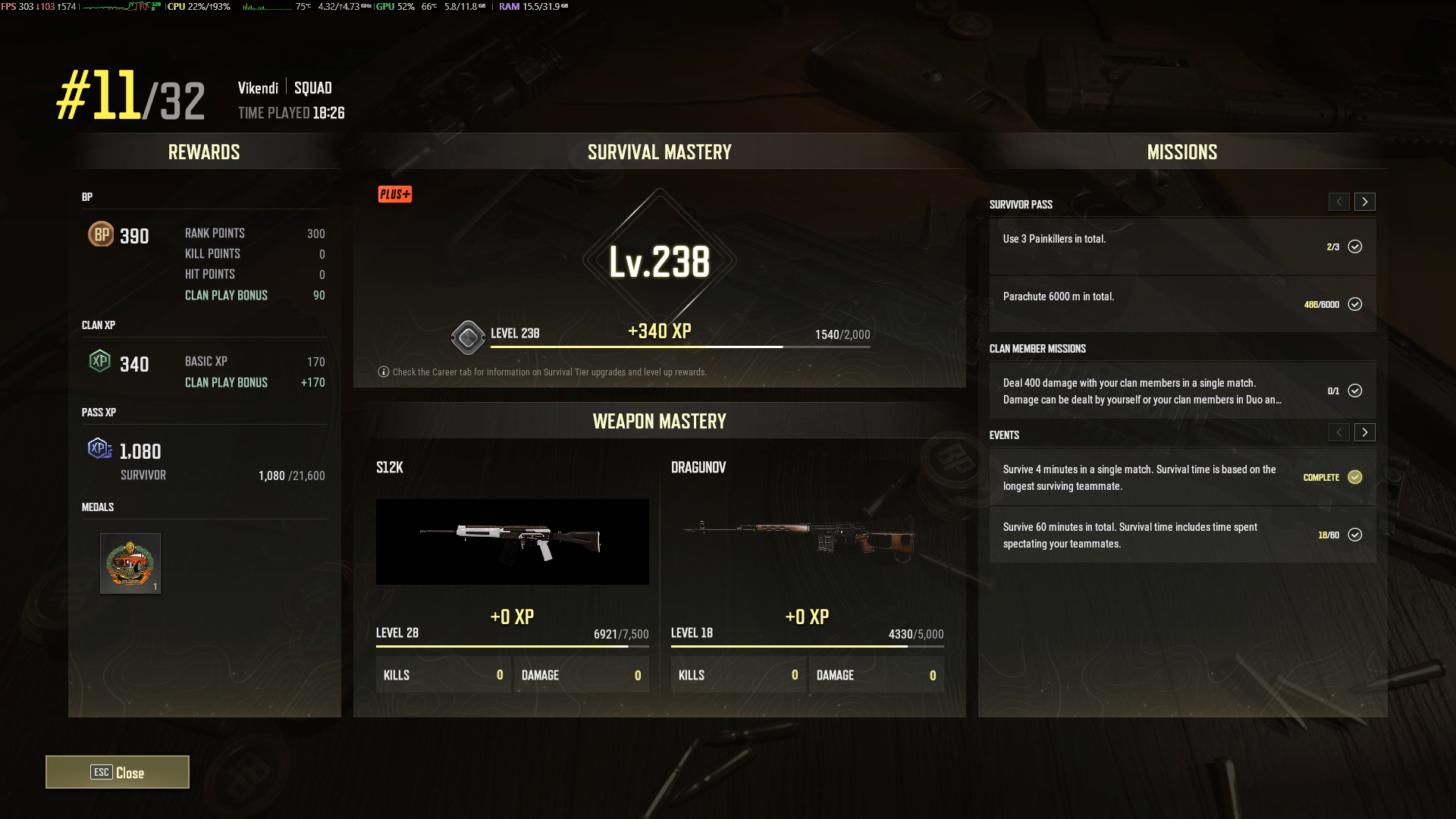Select the 'Use 3 Painkillers' mission row
The width and height of the screenshot is (1456, 819).
point(1181,246)
